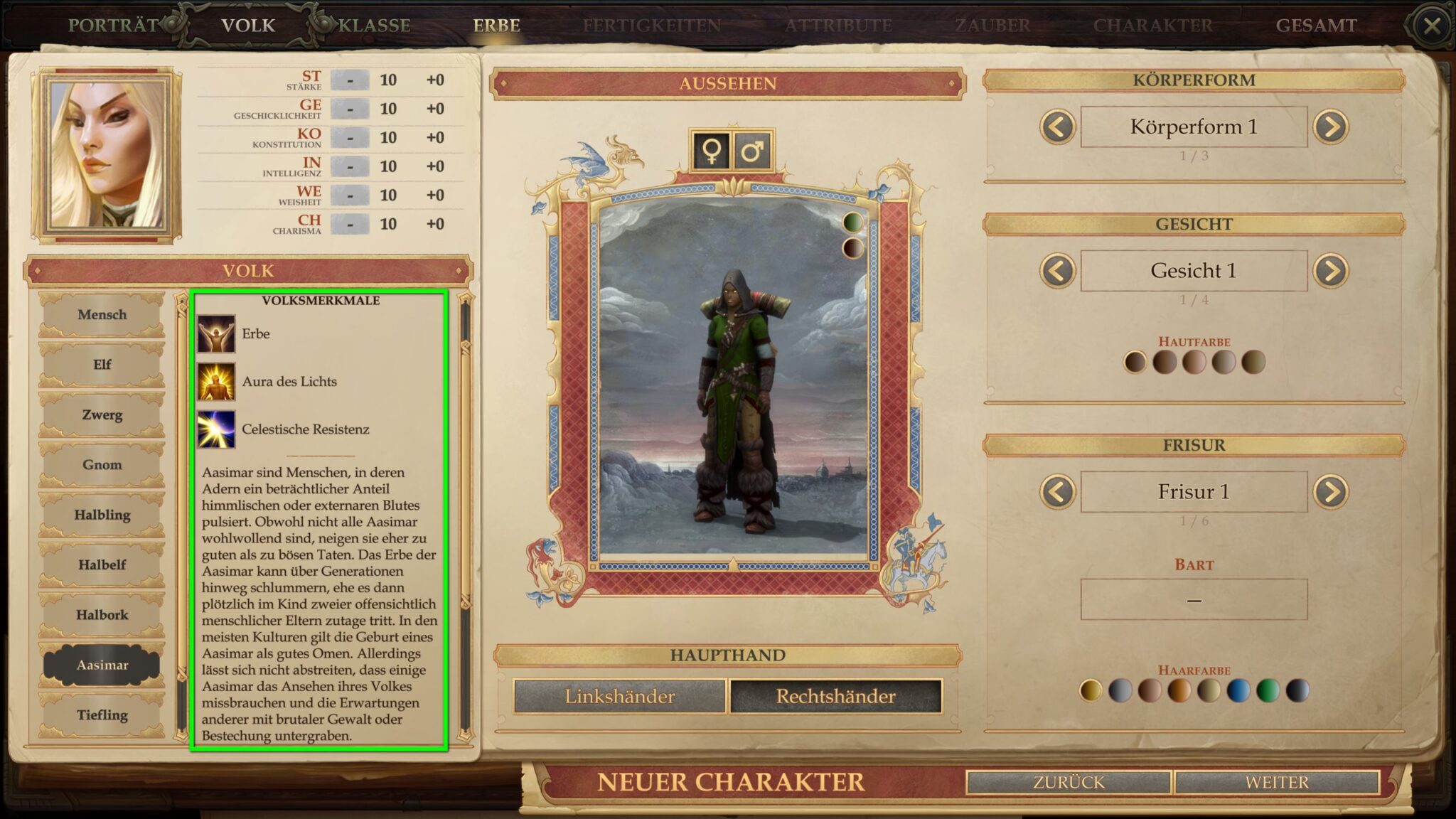Click the brown clothing color circle beside preview

pos(852,249)
